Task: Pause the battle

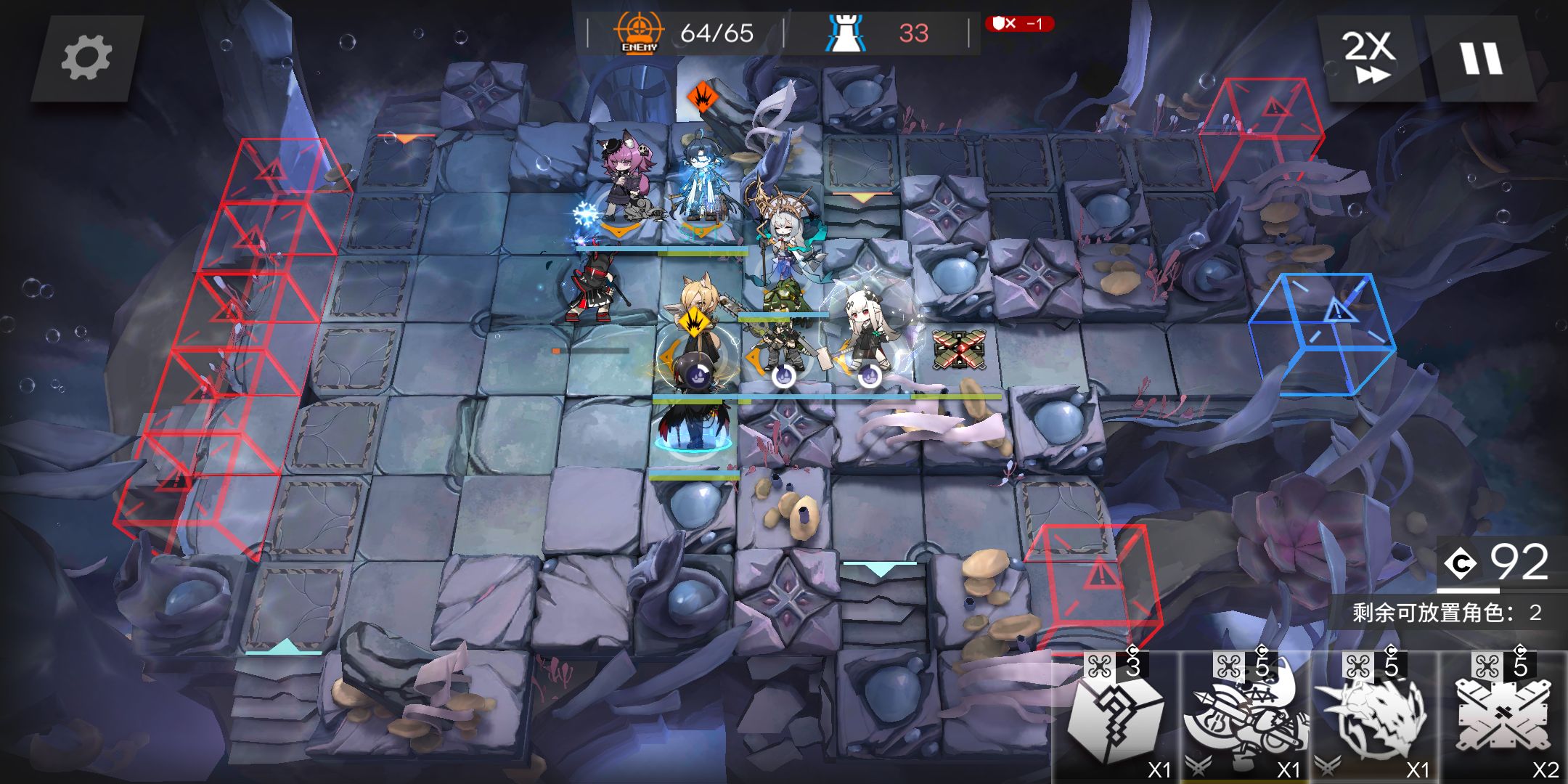Action: tap(1480, 58)
